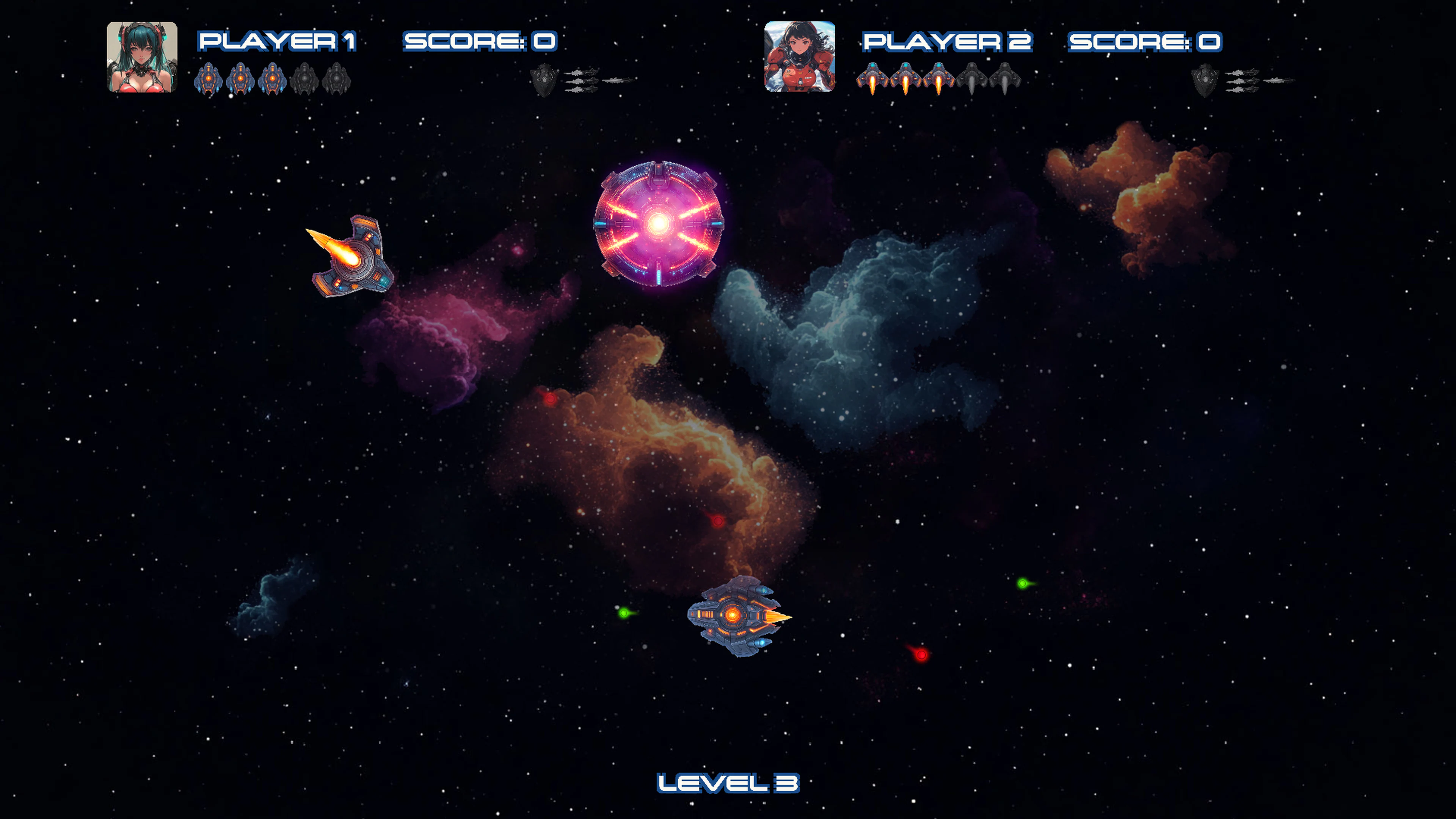
Task: Click the single missile icon right of Player 2's stack
Action: click(x=1279, y=81)
